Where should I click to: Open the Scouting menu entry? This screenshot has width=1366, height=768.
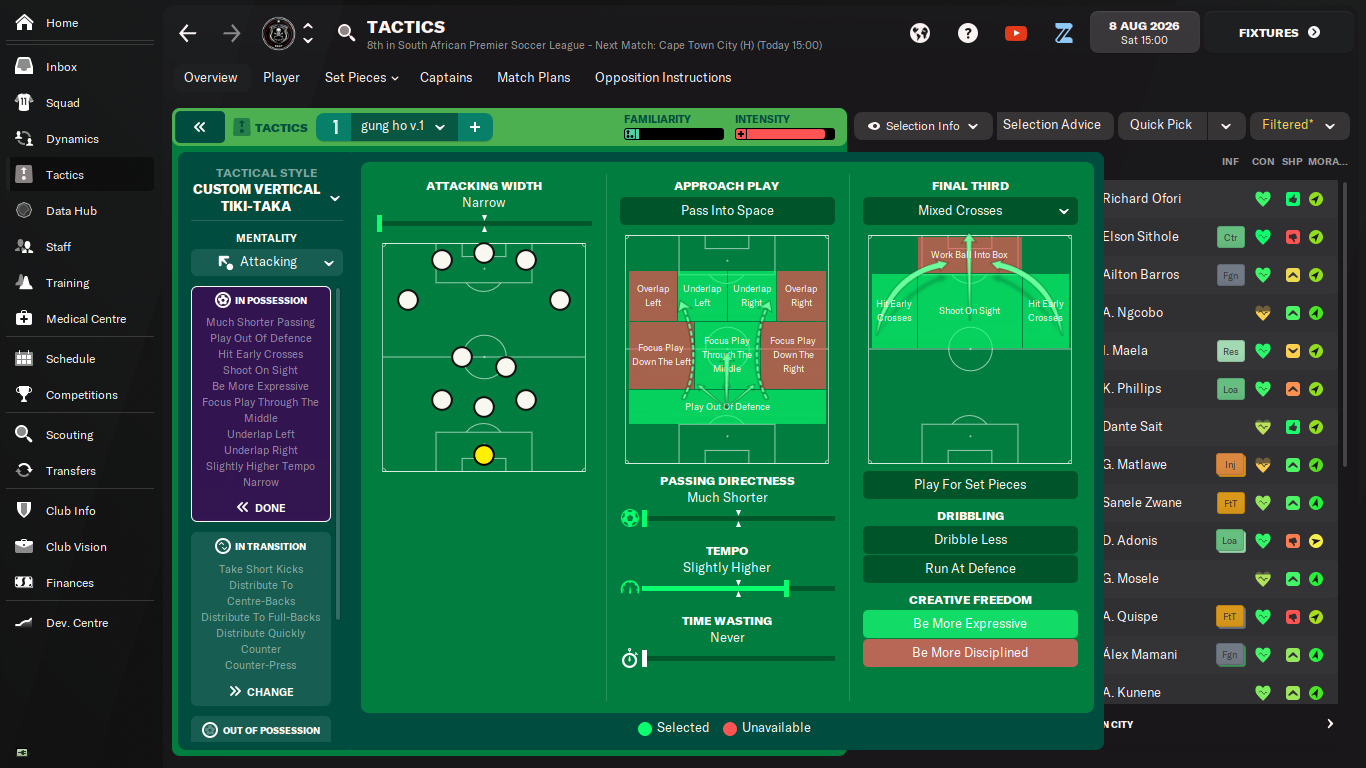pos(69,435)
